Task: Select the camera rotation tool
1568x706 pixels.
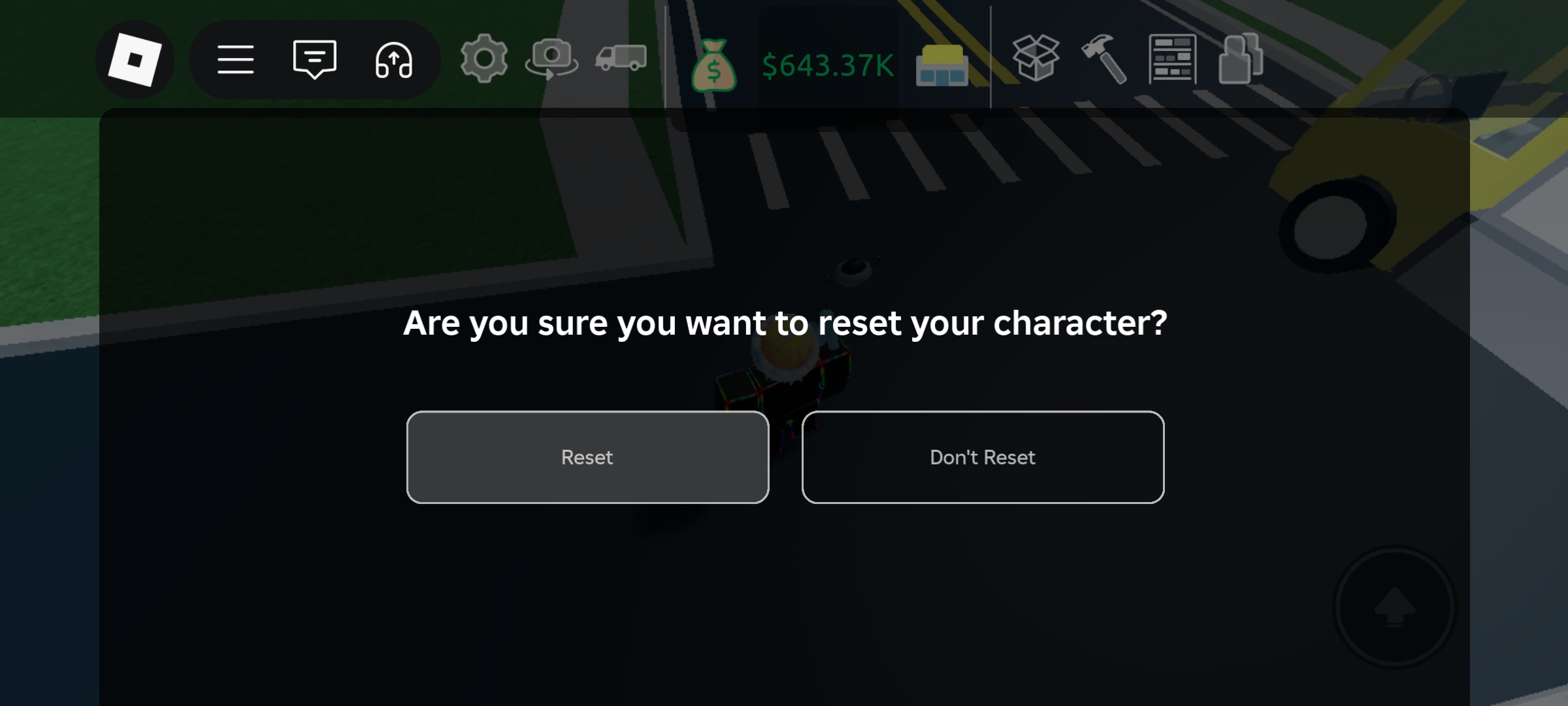Action: click(553, 59)
